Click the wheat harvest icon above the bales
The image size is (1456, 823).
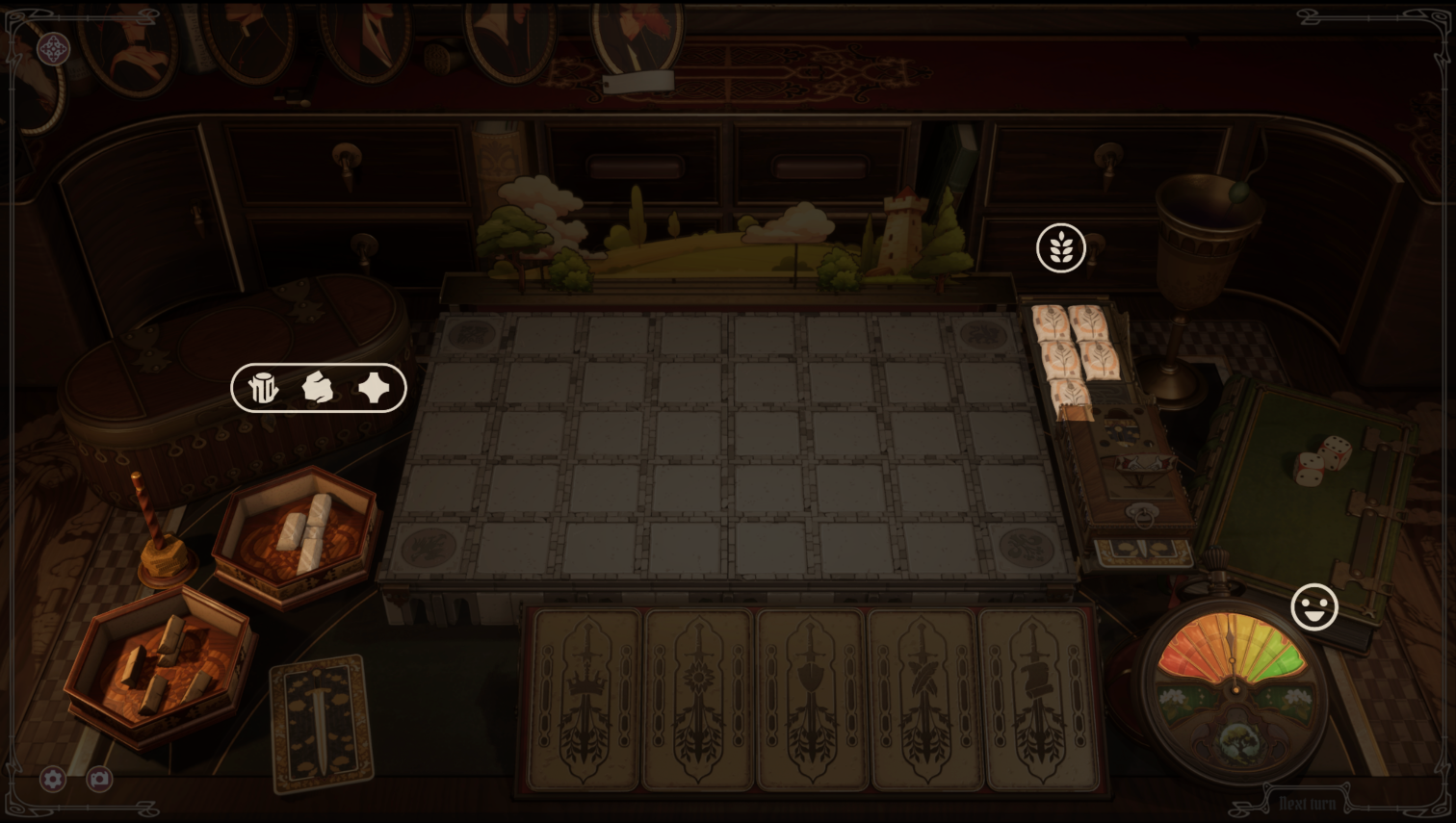1059,248
